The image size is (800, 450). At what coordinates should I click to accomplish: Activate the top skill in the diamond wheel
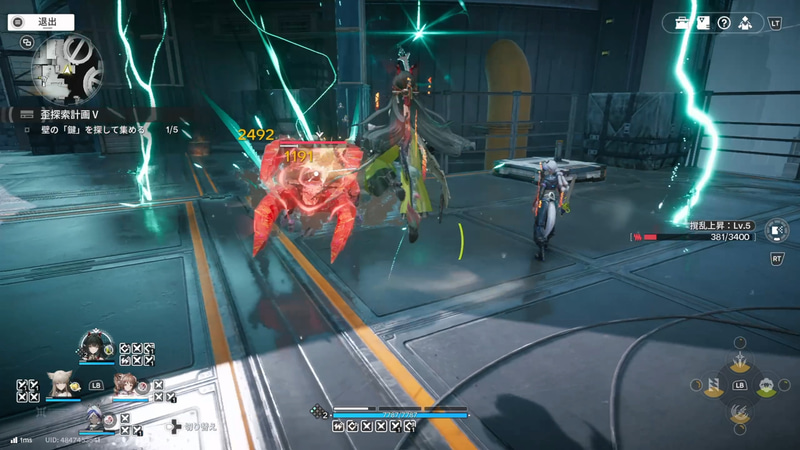pyautogui.click(x=739, y=361)
